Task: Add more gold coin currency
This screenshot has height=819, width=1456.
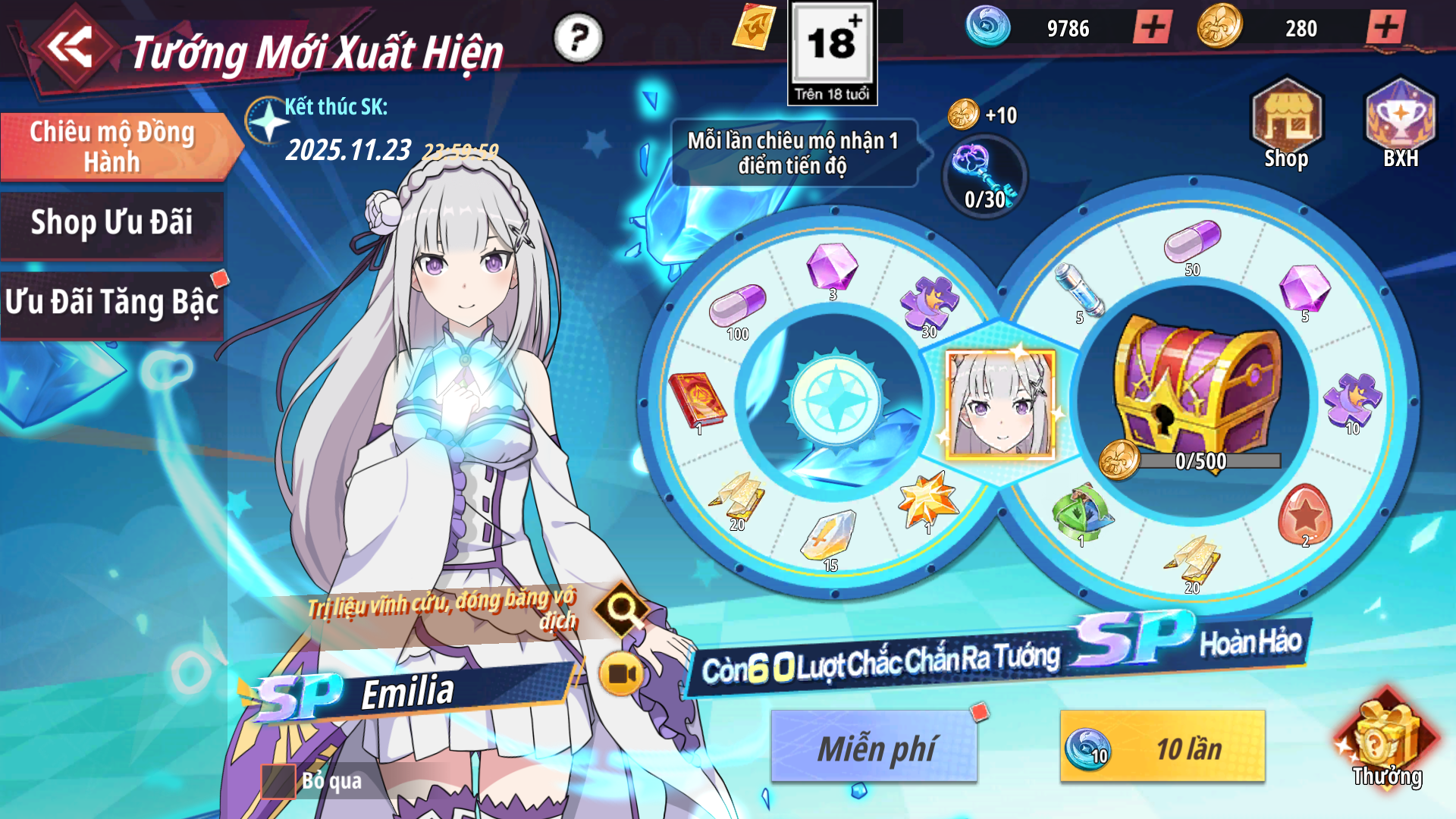Action: [1386, 28]
